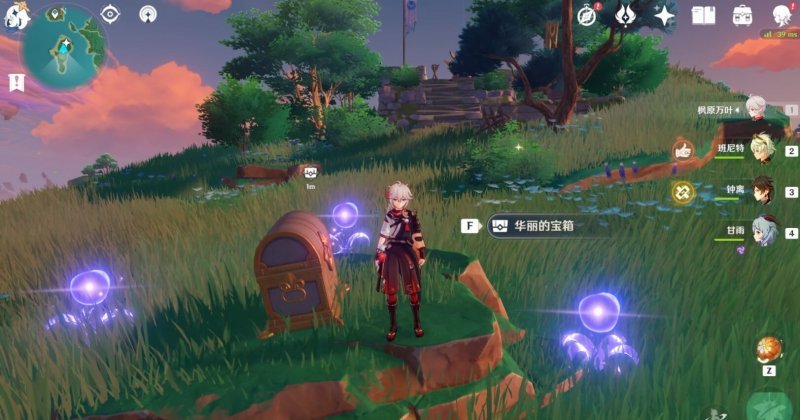Open the events compass icon

click(x=590, y=14)
